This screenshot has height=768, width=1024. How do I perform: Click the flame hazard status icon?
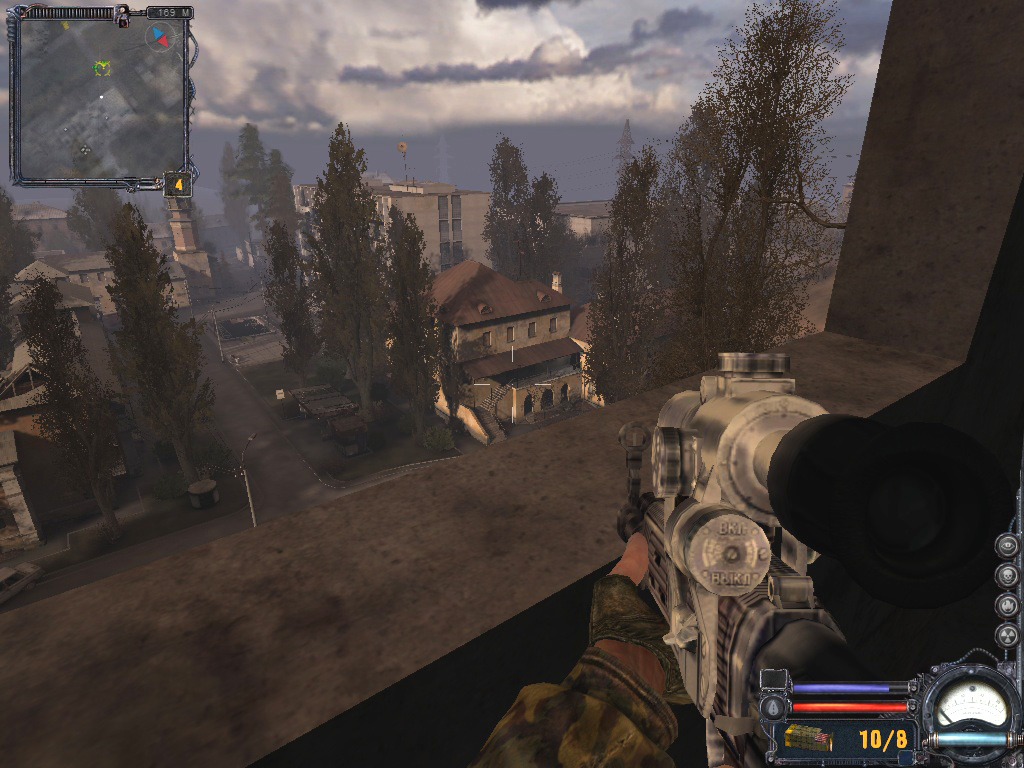click(x=1007, y=606)
